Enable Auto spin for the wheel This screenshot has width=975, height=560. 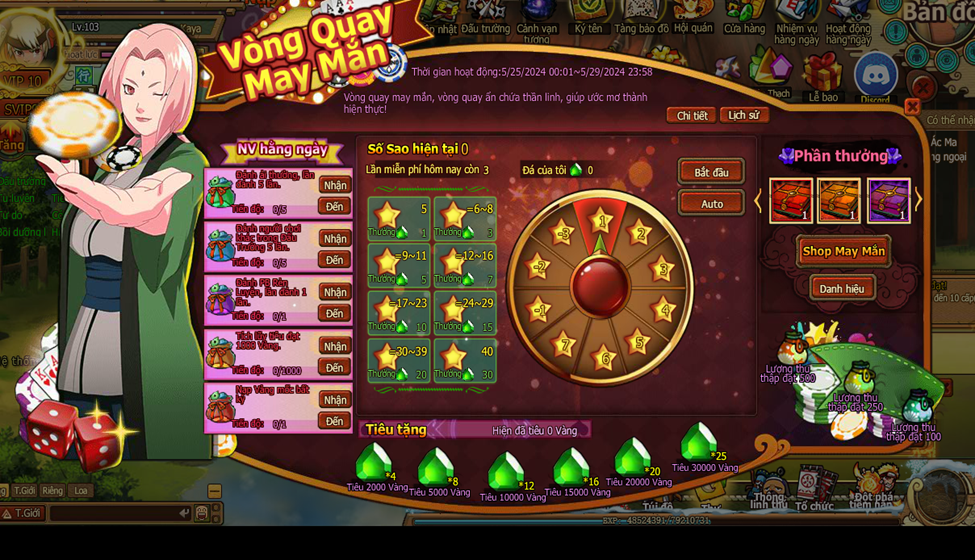tap(711, 203)
